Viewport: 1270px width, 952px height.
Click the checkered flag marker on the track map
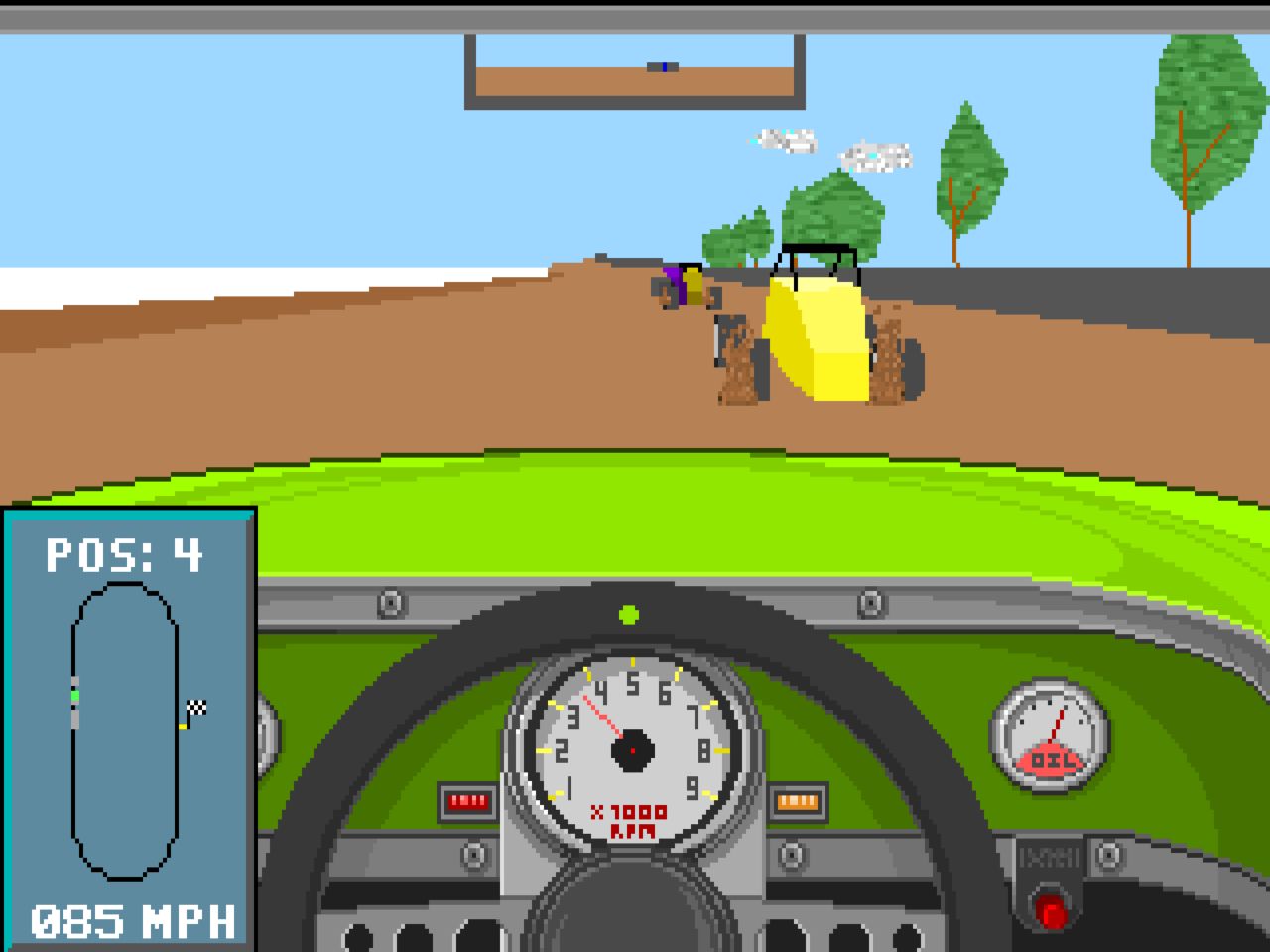pos(195,706)
